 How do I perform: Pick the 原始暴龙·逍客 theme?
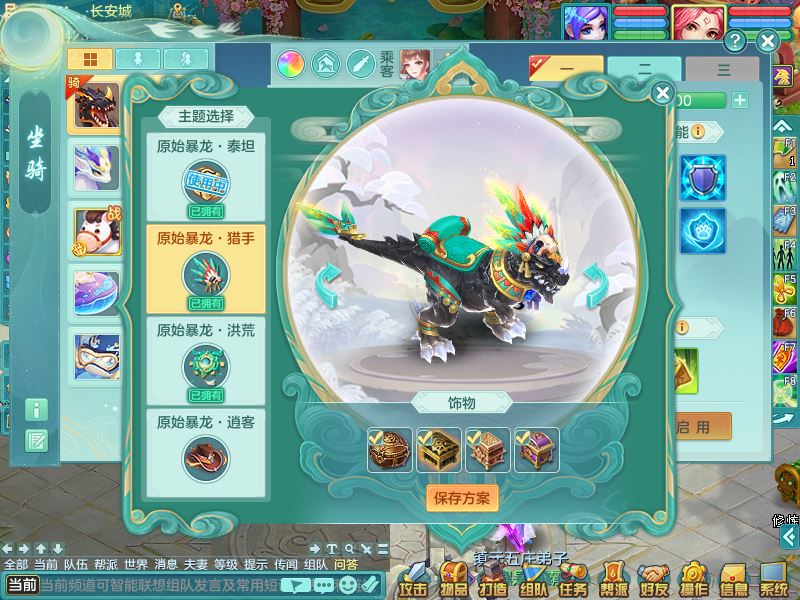(206, 452)
